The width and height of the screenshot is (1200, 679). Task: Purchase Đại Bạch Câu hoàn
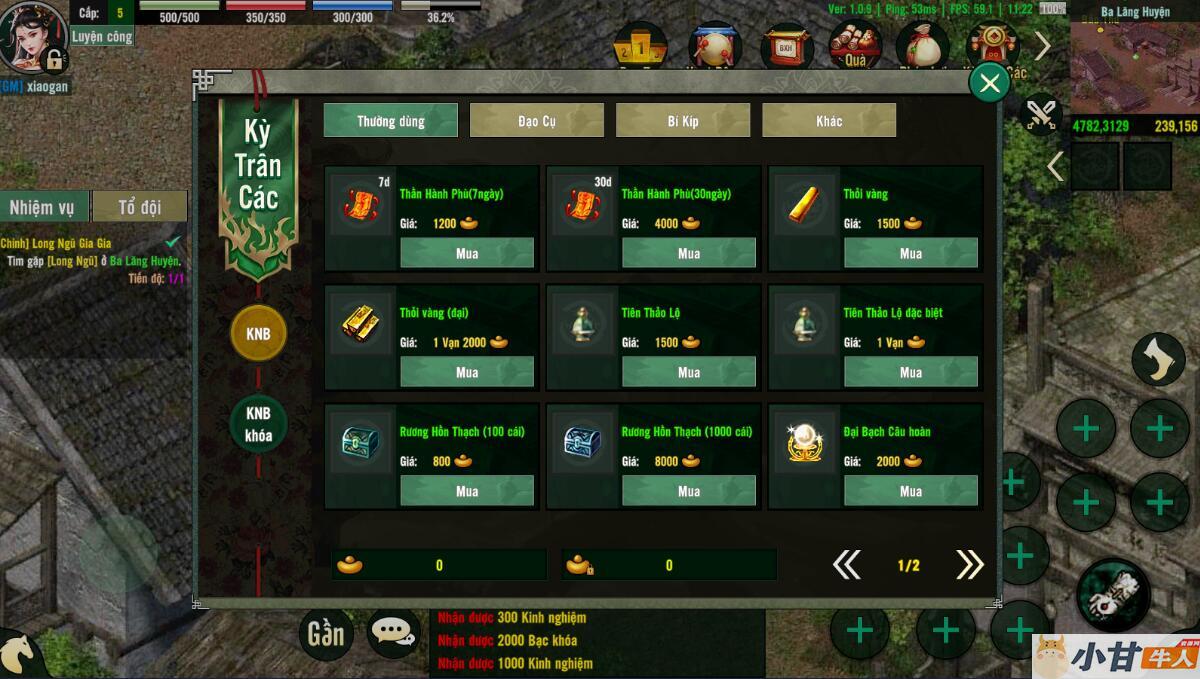tap(911, 491)
